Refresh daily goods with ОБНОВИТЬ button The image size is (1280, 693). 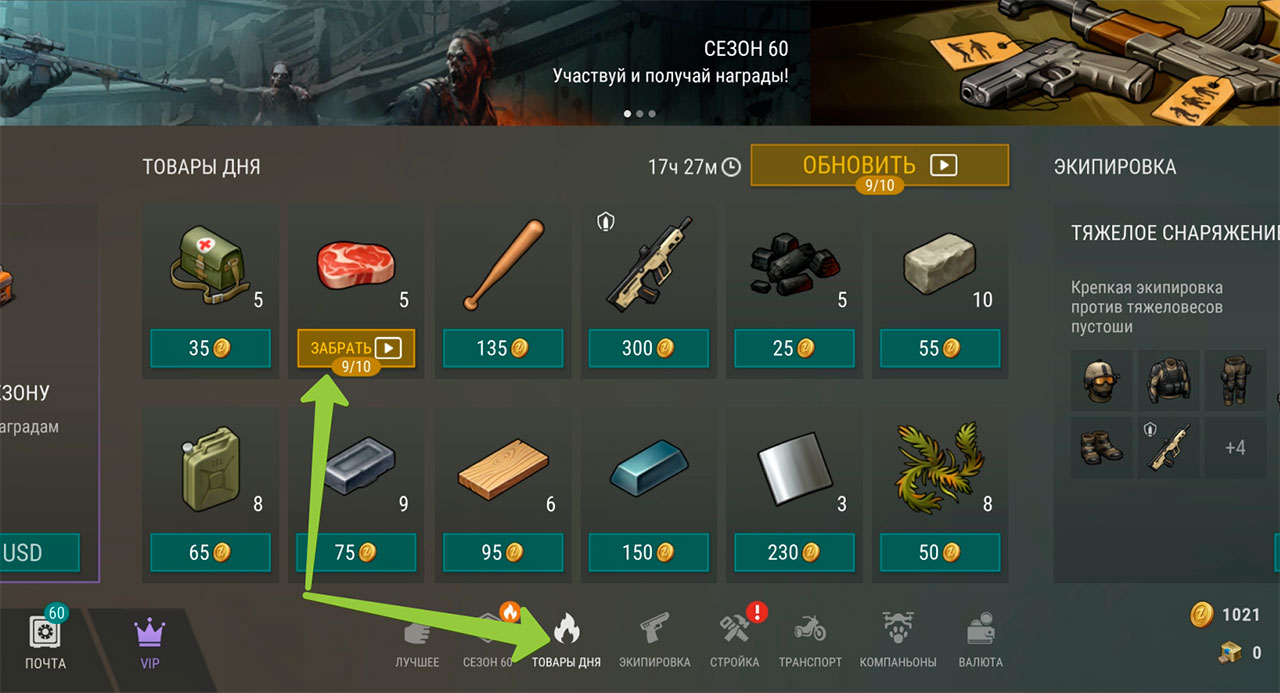[x=879, y=165]
